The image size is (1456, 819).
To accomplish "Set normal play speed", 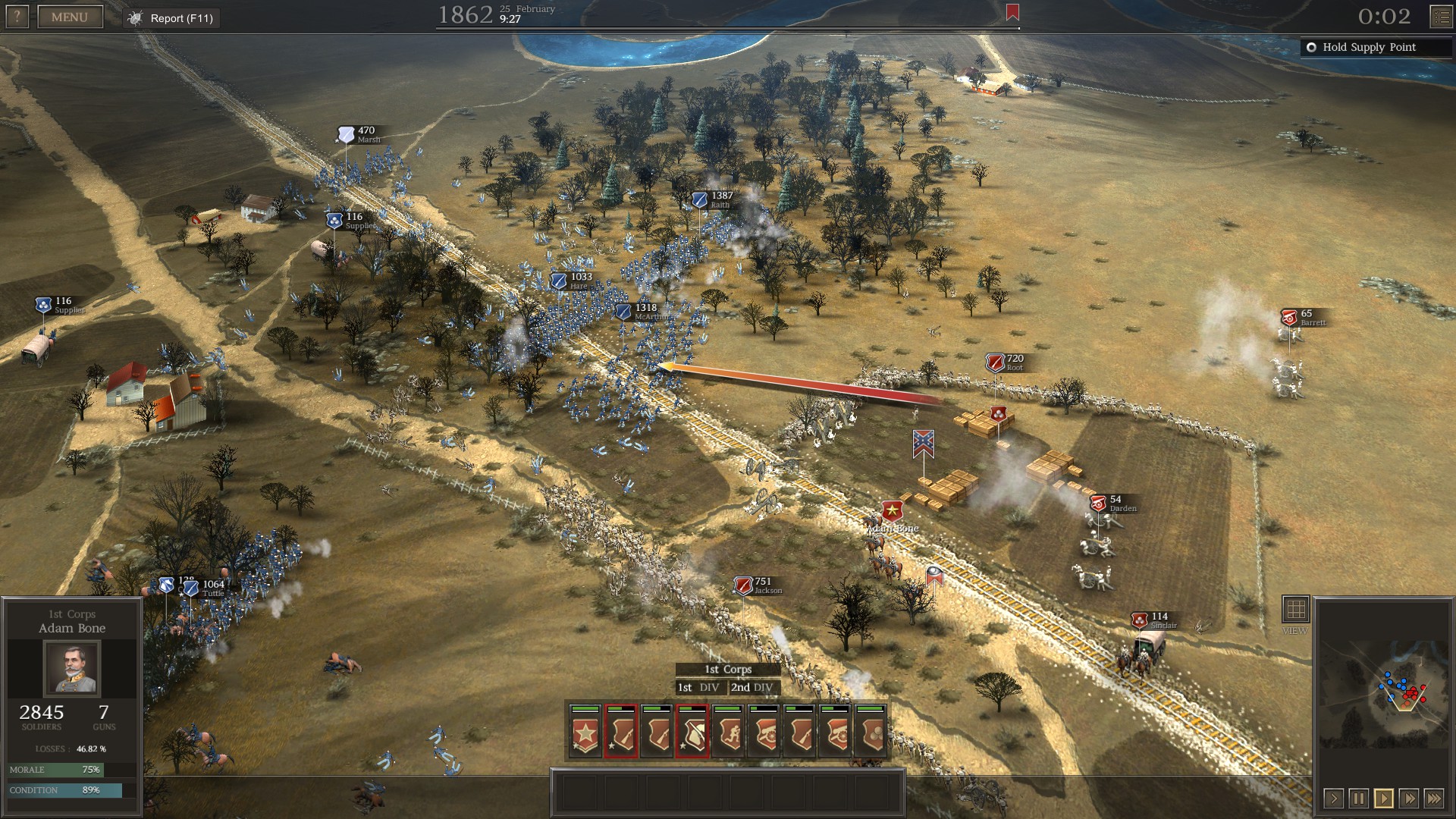I will coord(1383,798).
